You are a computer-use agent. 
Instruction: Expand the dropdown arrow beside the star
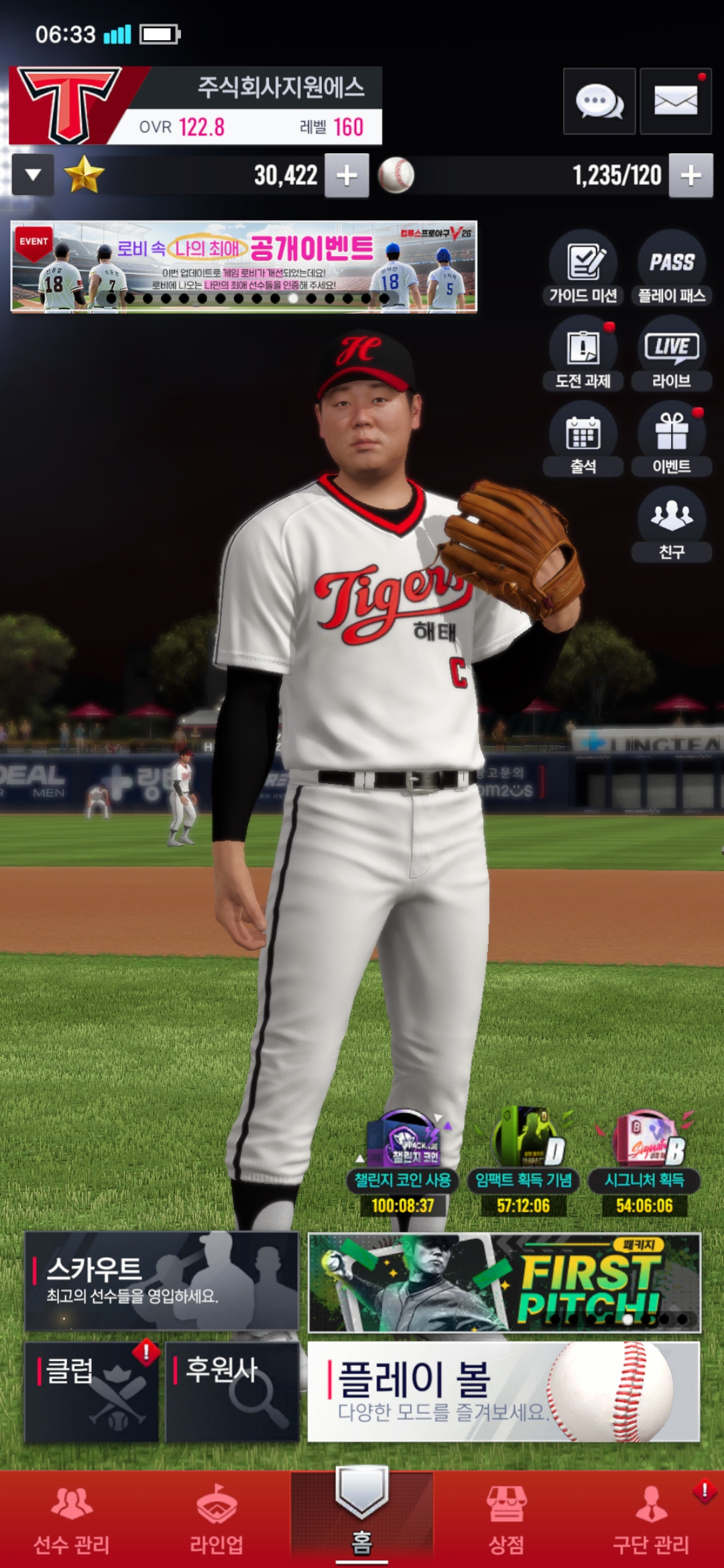click(x=33, y=176)
